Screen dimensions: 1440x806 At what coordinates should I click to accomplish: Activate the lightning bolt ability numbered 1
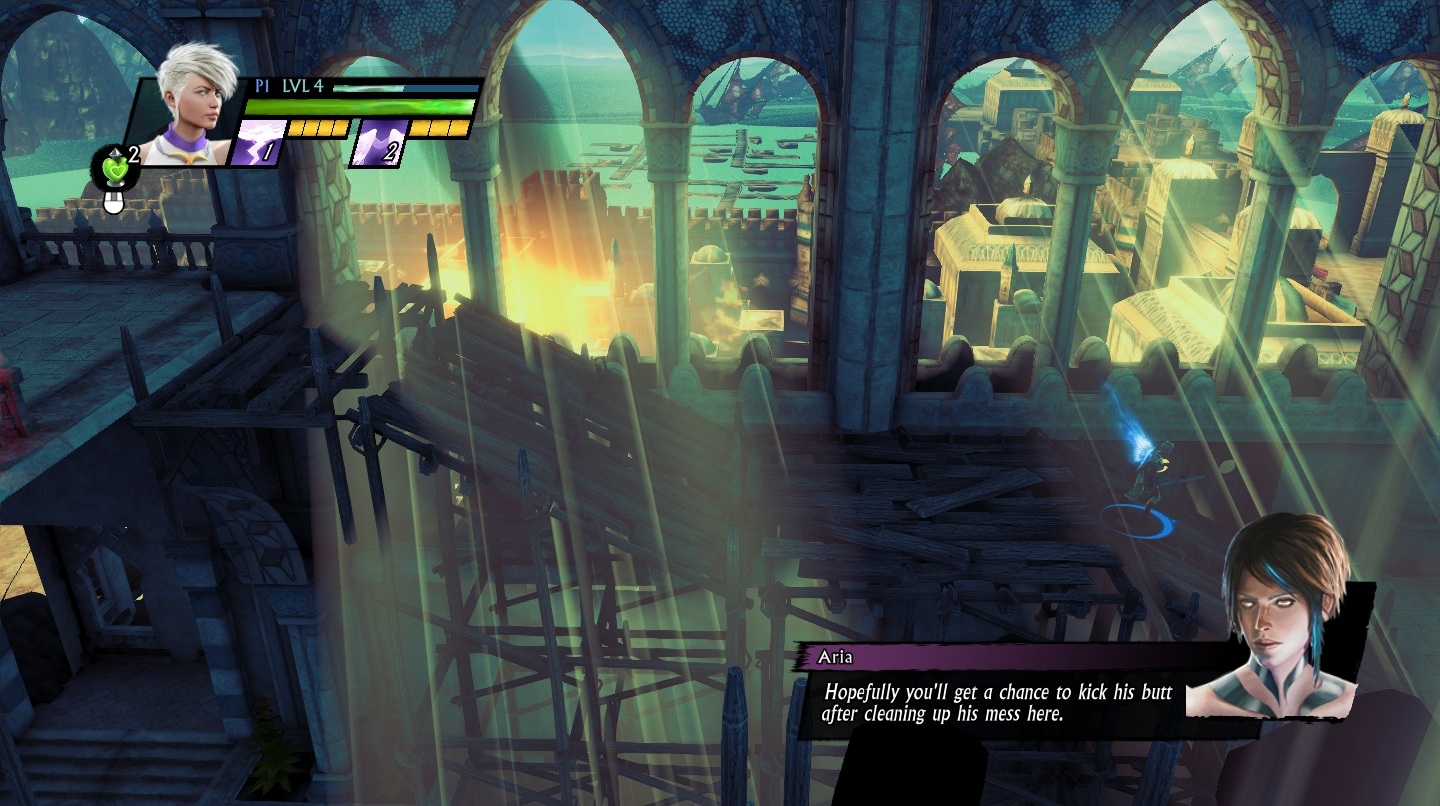(258, 143)
